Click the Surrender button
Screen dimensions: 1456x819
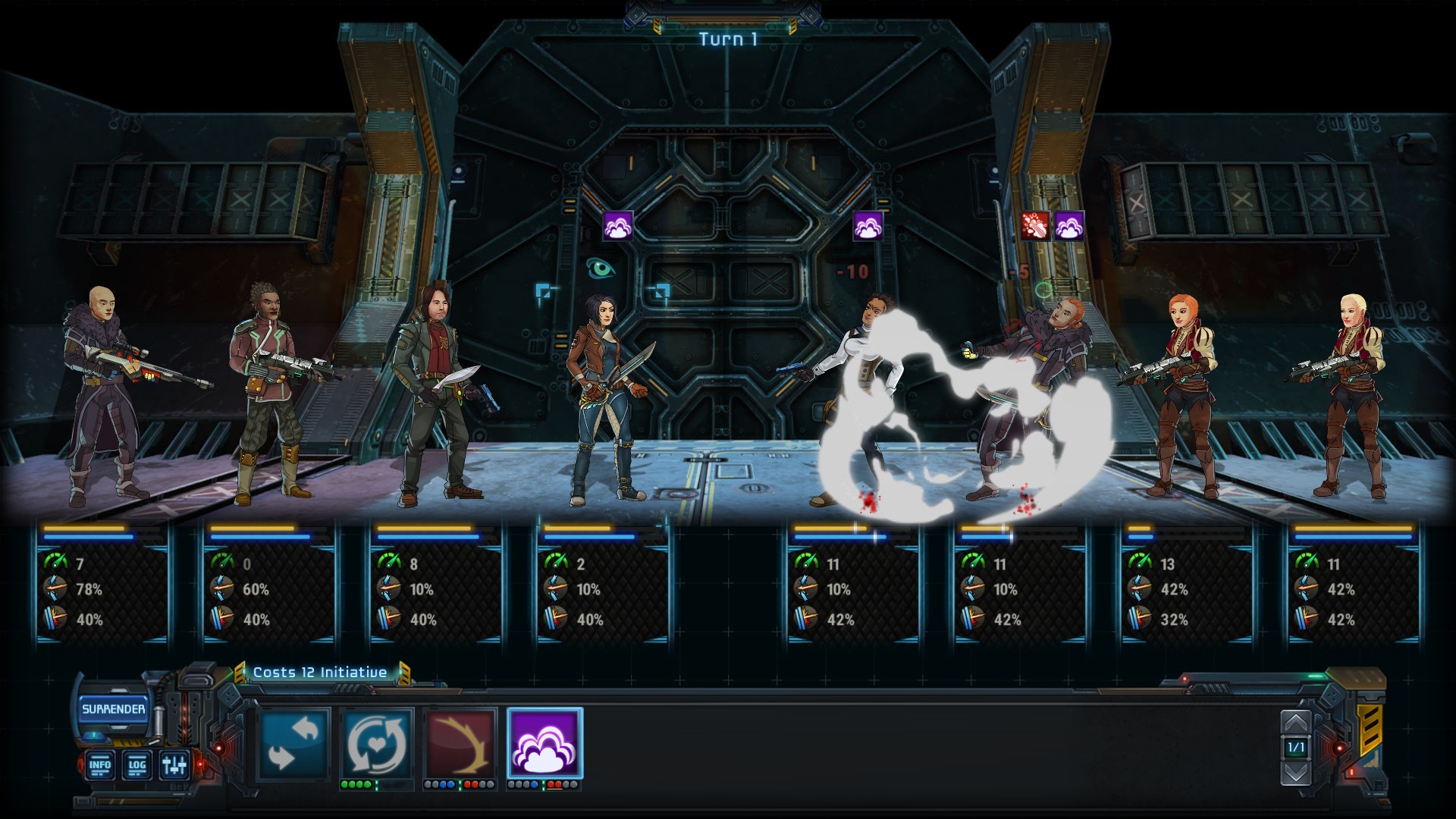click(x=113, y=709)
